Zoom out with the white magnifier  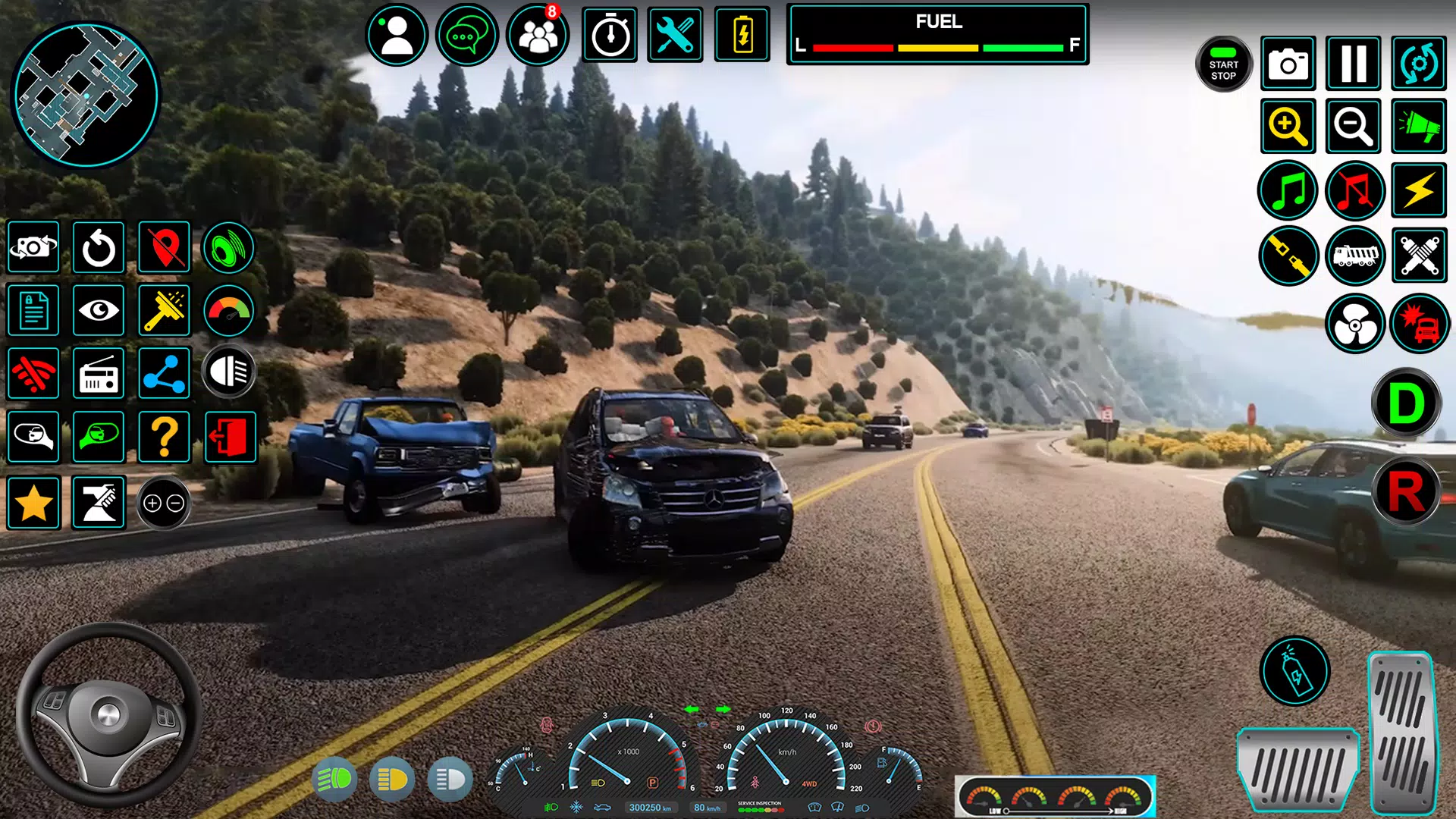(x=1354, y=126)
